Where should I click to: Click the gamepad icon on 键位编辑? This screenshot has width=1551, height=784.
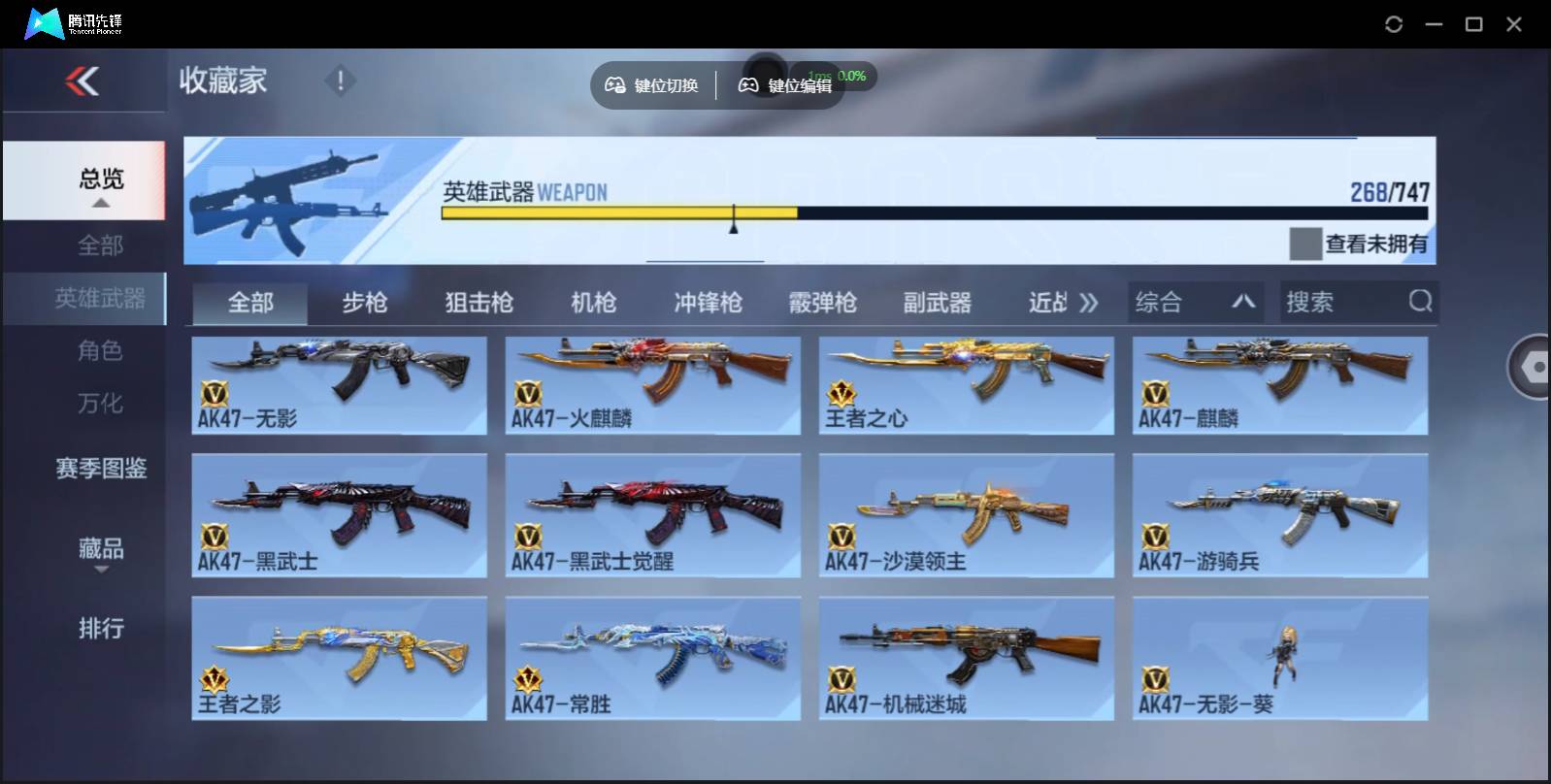[745, 84]
